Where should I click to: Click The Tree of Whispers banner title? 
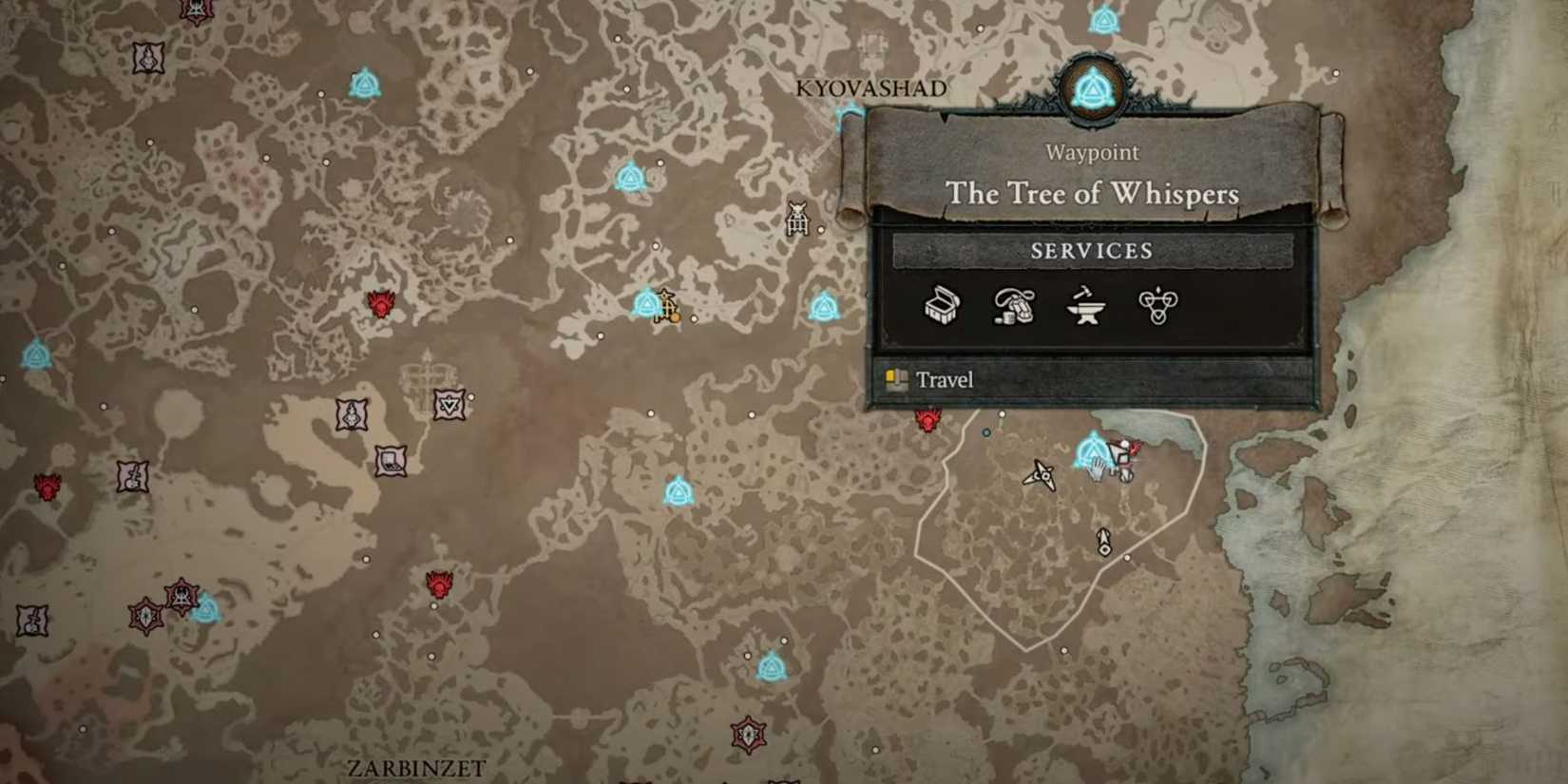(x=1091, y=194)
